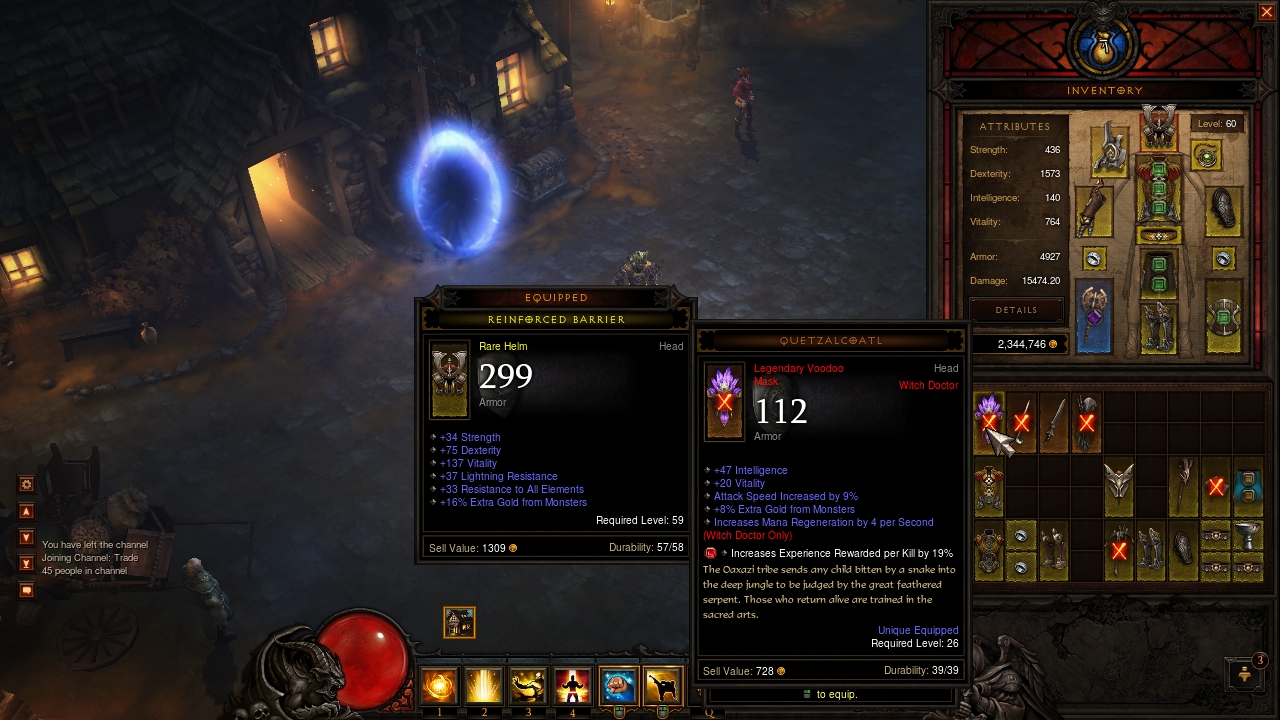Screen dimensions: 1280x720
Task: Open chat settings with the gear button
Action: click(27, 485)
